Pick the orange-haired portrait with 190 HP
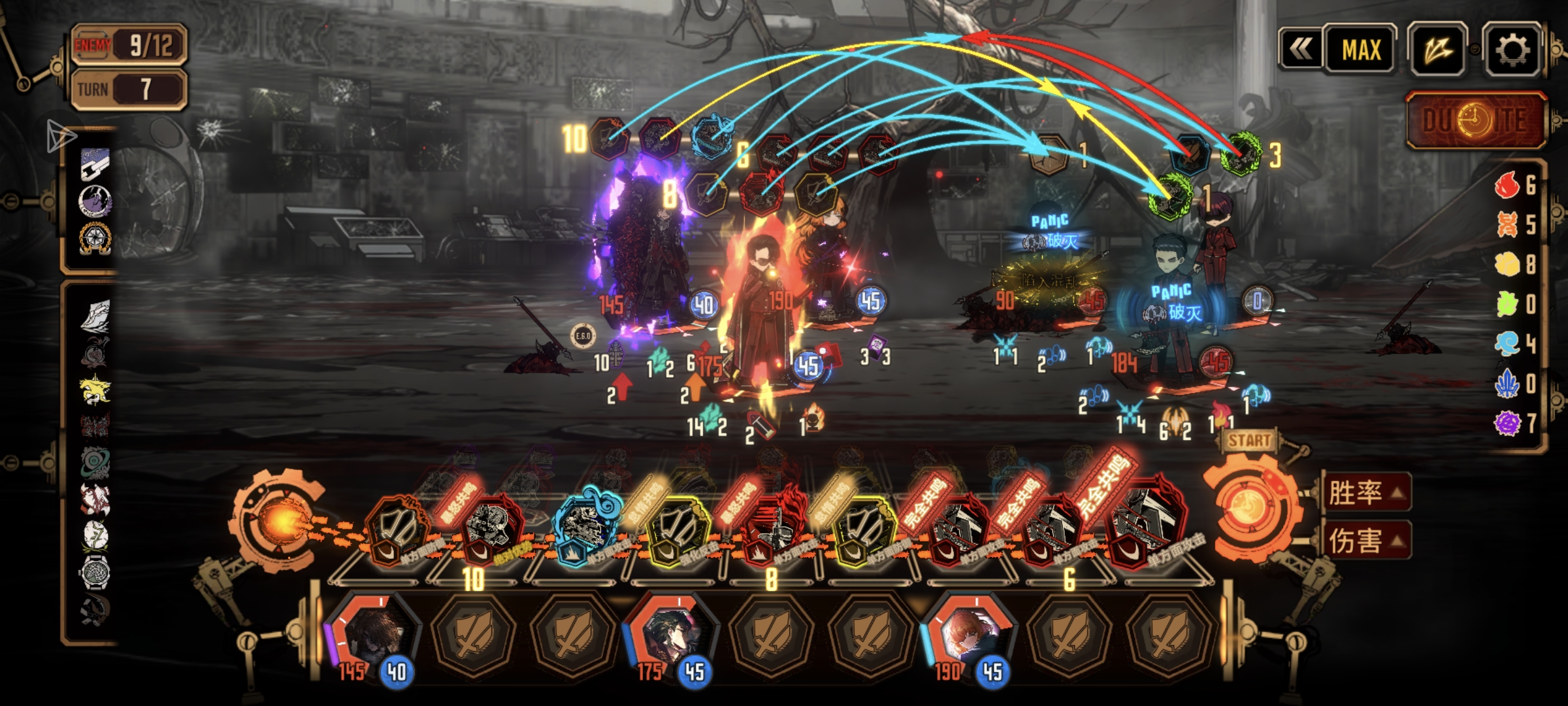Image resolution: width=1568 pixels, height=706 pixels. pyautogui.click(x=969, y=637)
